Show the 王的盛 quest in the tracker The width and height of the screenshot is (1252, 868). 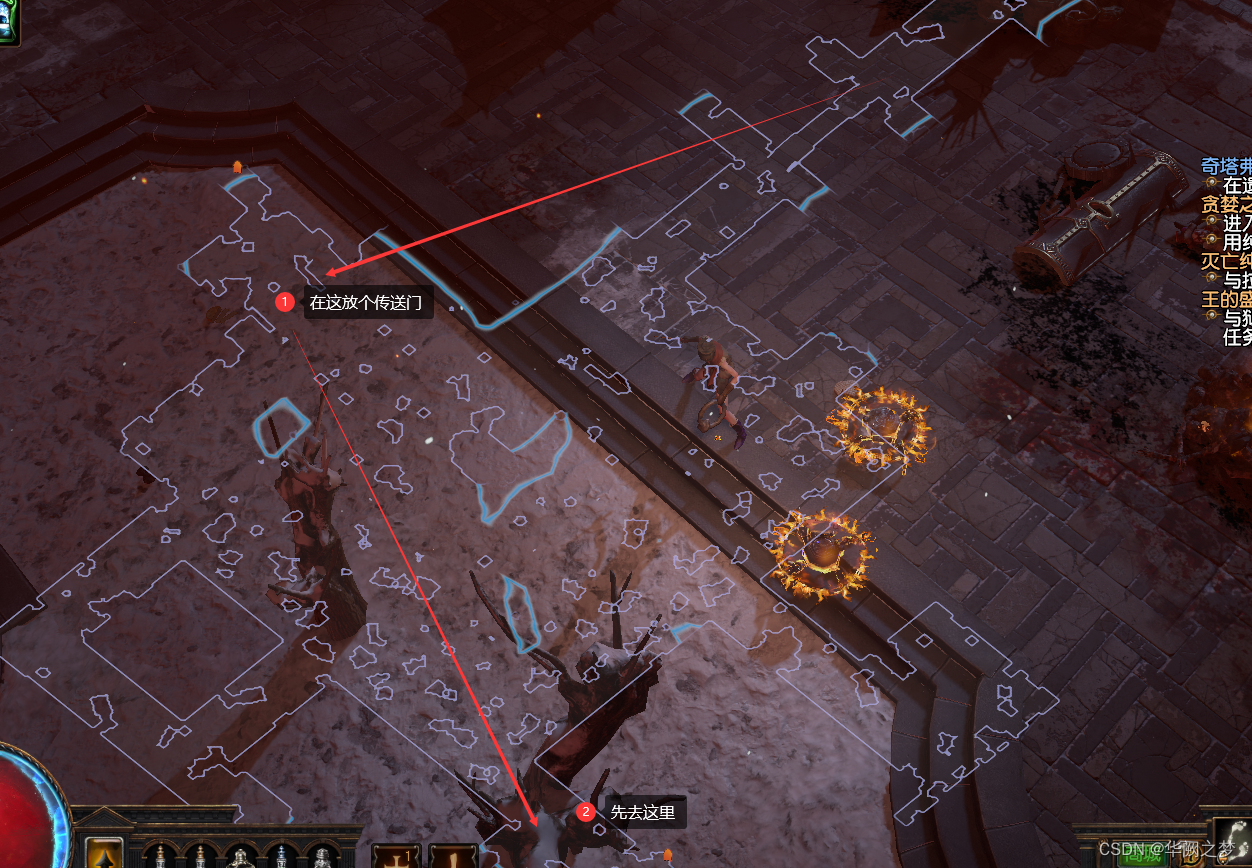pyautogui.click(x=1226, y=299)
